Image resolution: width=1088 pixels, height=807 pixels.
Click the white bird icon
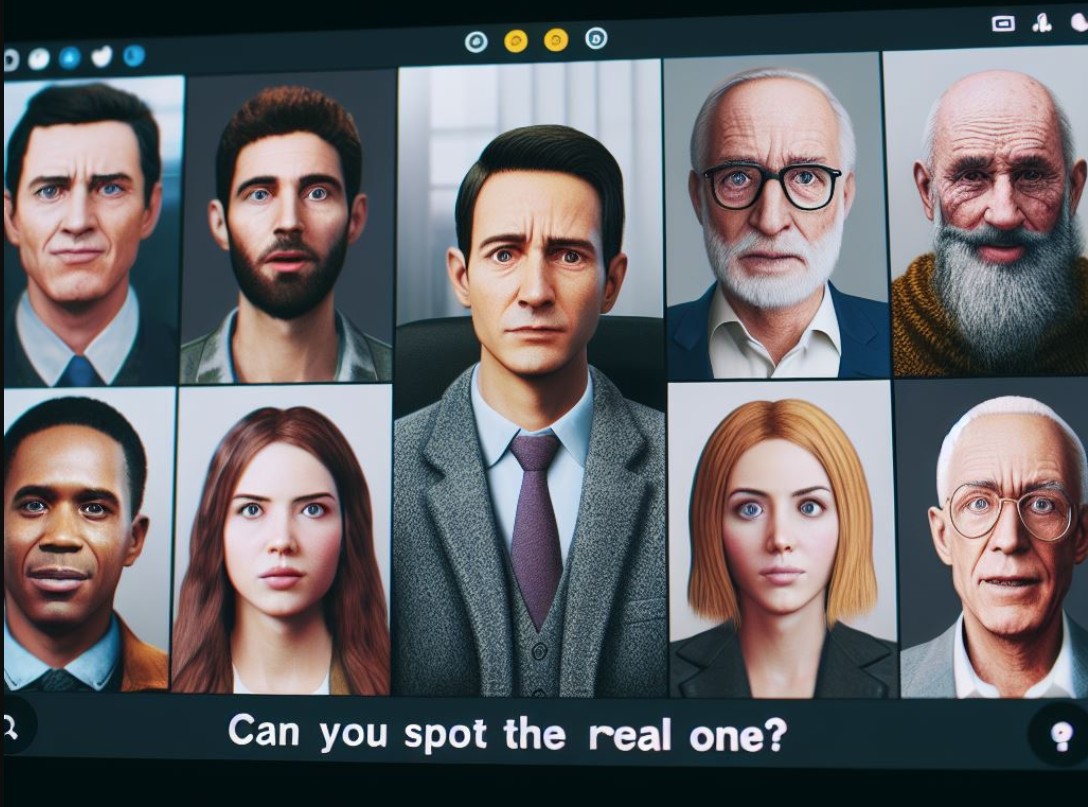tap(101, 57)
